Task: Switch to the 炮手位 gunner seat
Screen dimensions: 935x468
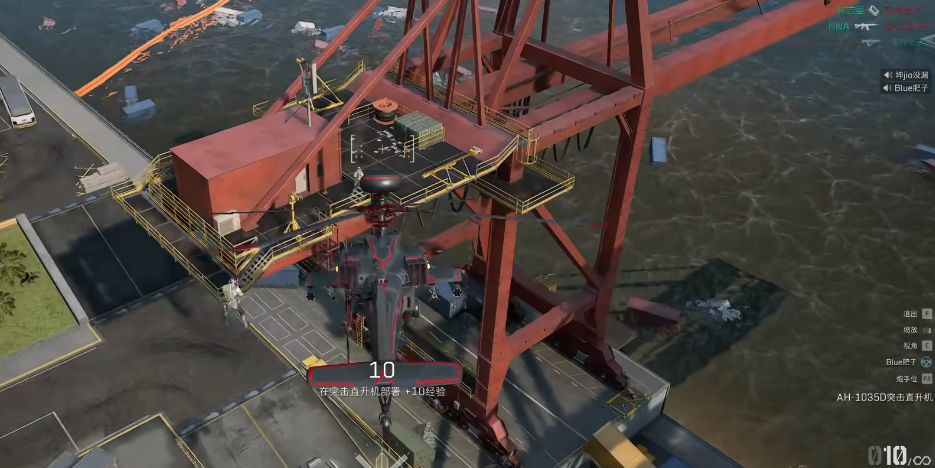Action: coord(927,378)
